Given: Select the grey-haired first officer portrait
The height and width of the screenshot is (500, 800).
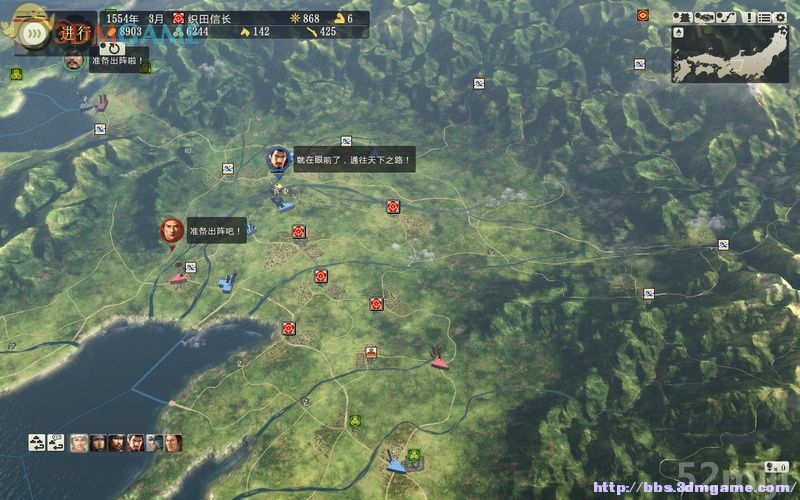Looking at the screenshot, I should [80, 441].
